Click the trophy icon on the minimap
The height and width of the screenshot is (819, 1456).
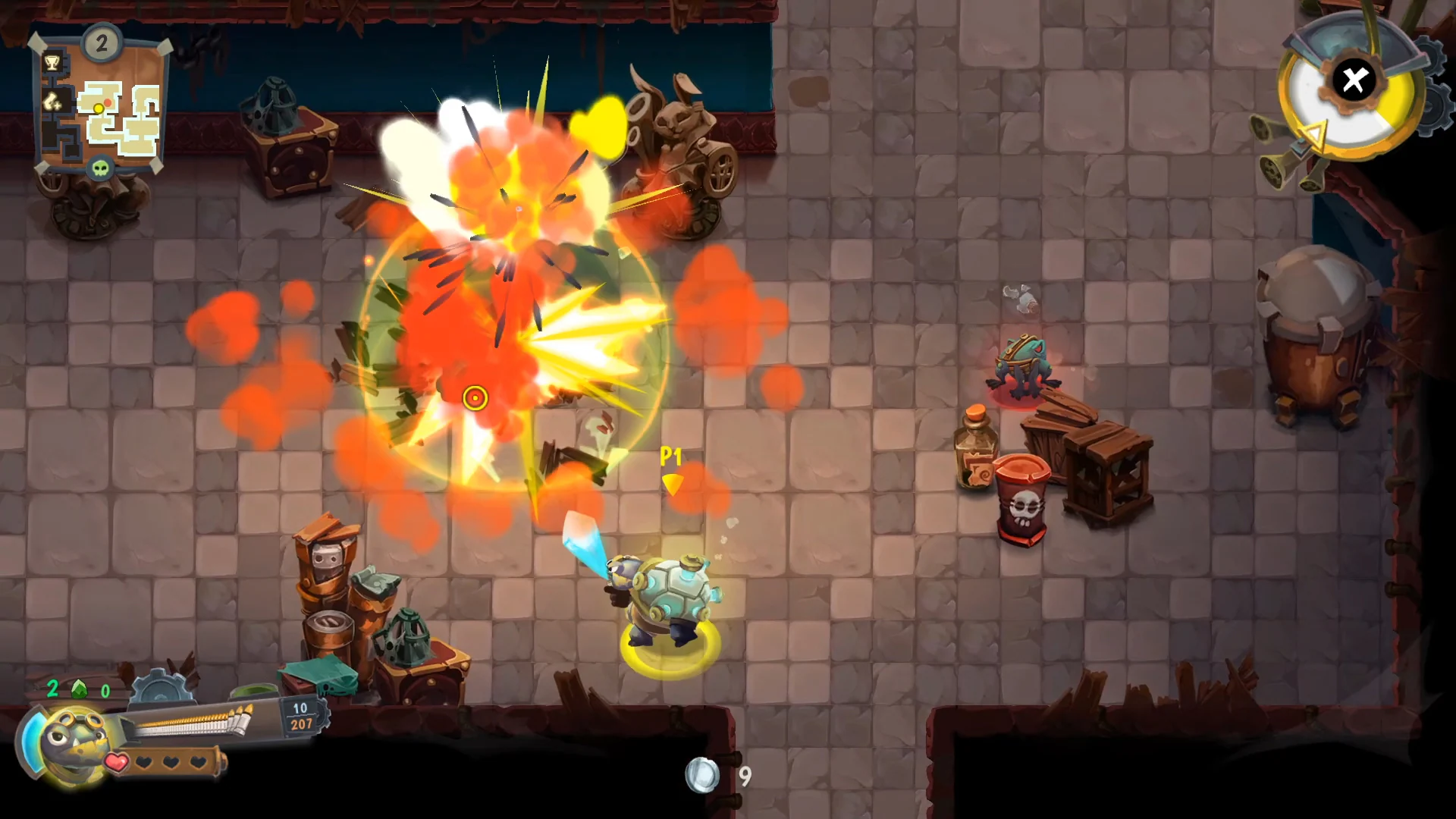pyautogui.click(x=52, y=62)
